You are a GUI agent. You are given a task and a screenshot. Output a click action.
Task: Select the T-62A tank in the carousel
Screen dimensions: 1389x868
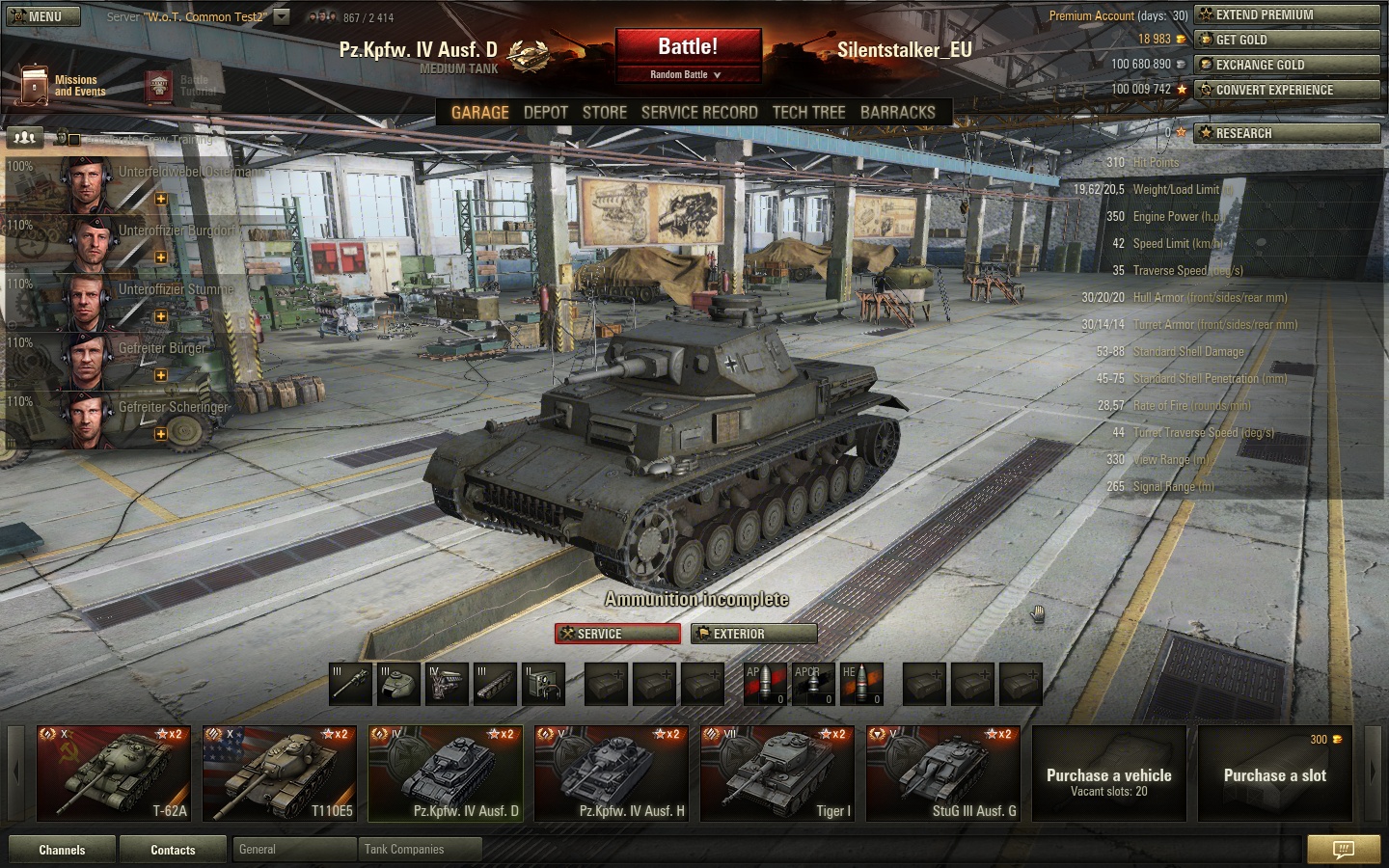114,773
